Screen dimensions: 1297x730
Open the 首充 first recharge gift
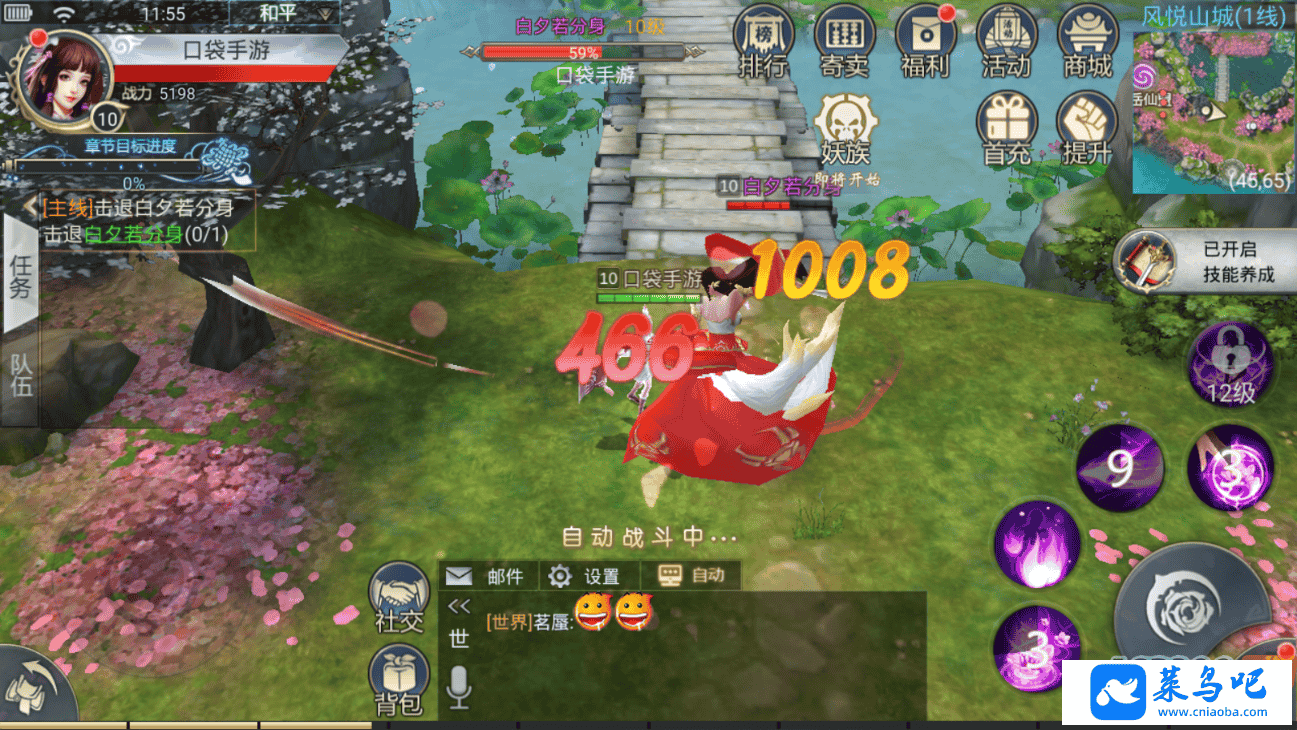[1006, 128]
